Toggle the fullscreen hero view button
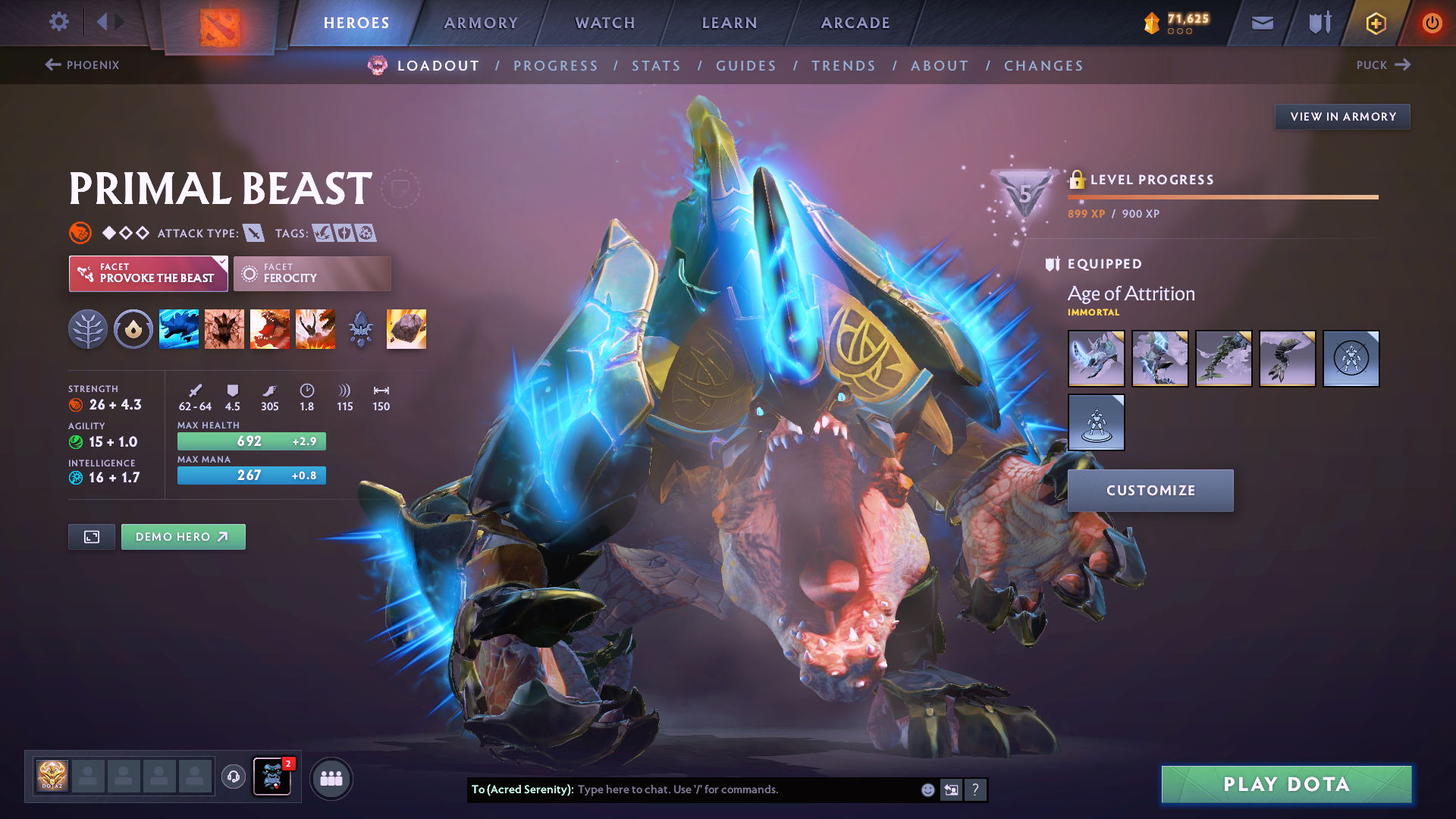 pyautogui.click(x=92, y=537)
